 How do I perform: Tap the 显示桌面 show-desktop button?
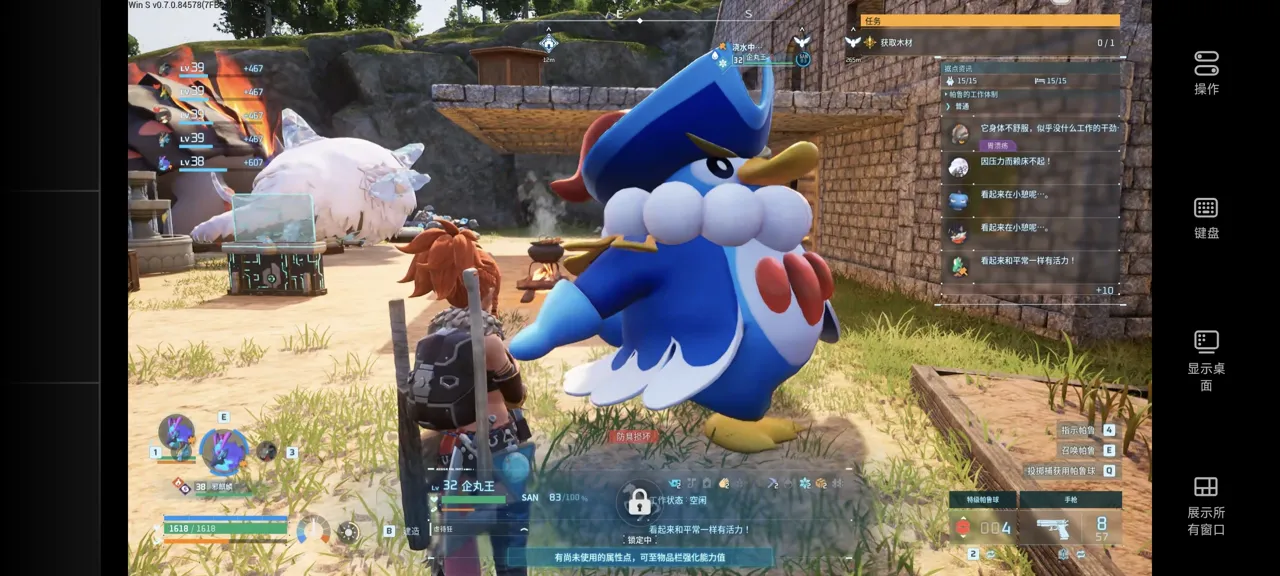click(1206, 360)
